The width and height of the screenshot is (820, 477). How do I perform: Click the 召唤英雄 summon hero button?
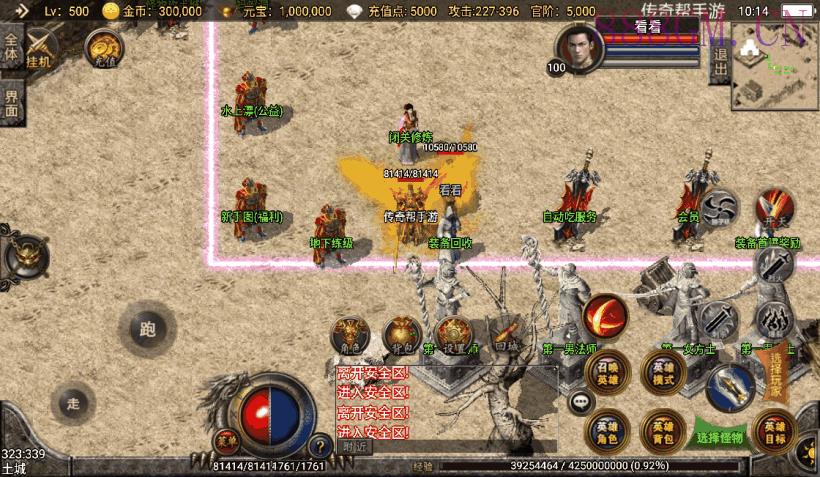point(607,371)
